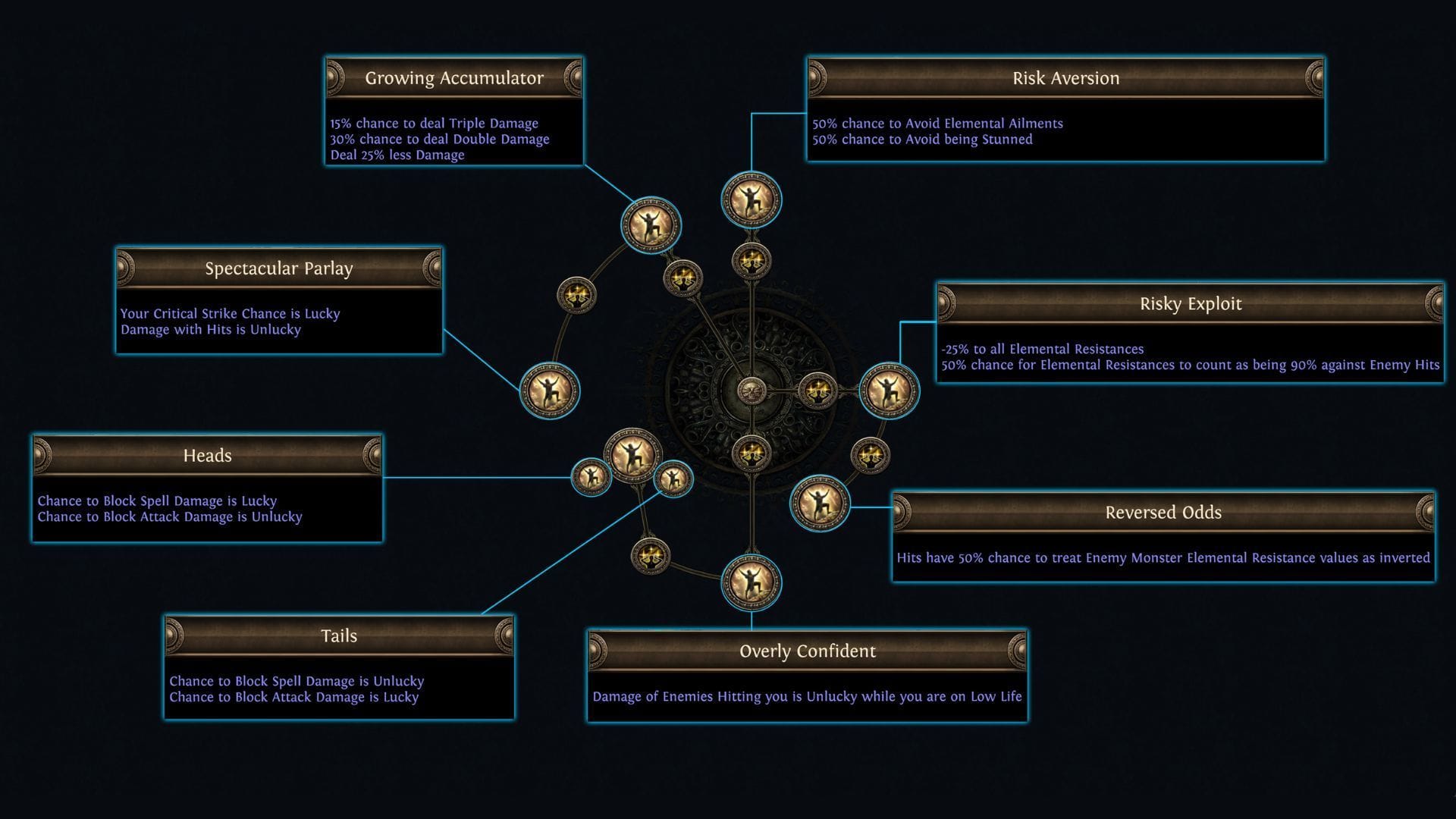Click the Overly Confident keystone node
This screenshot has height=819, width=1456.
click(x=751, y=582)
